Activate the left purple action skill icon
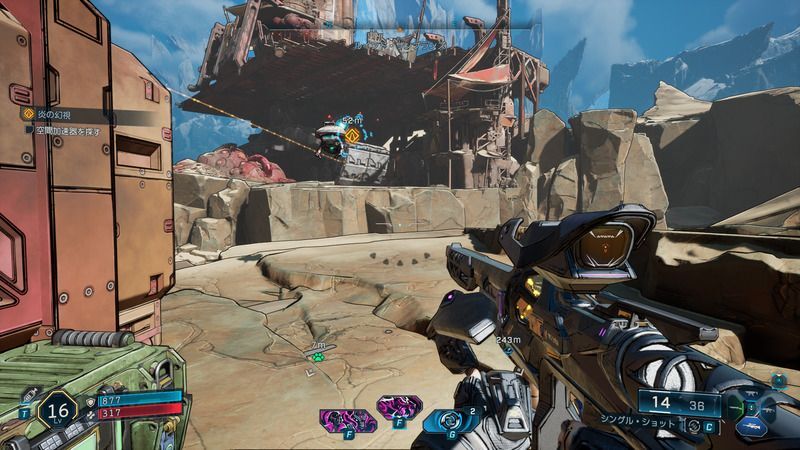Viewport: 800px width, 450px height. [x=337, y=419]
